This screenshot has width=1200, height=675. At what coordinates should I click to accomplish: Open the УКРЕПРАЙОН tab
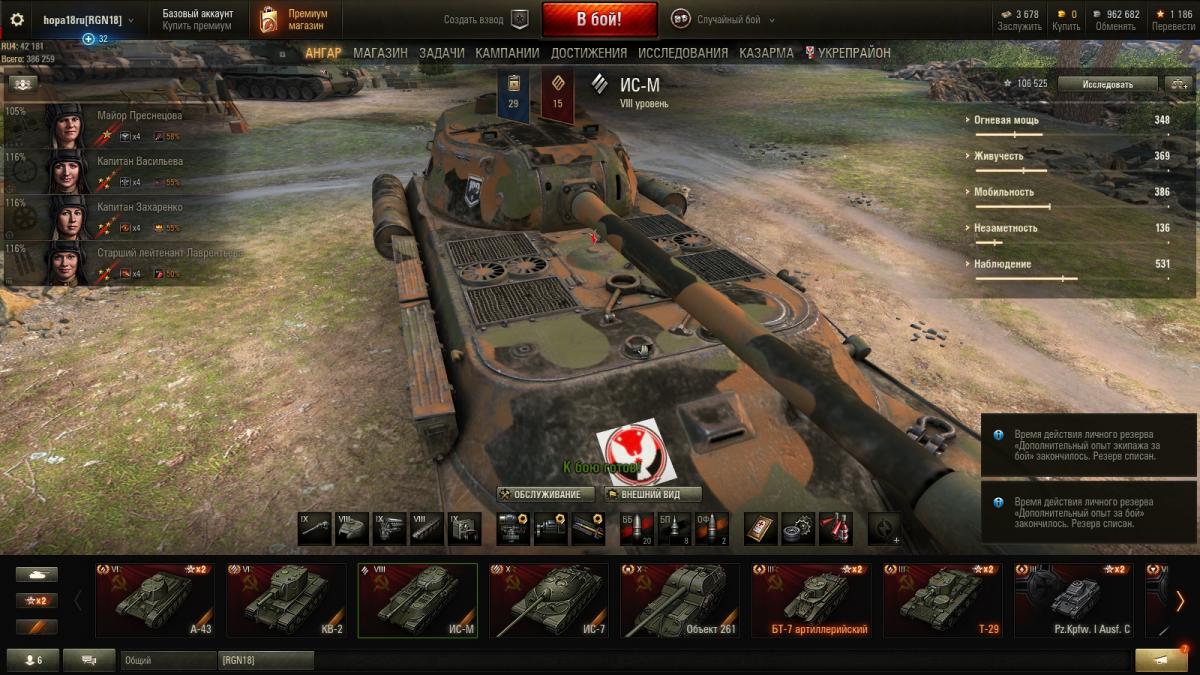click(853, 53)
